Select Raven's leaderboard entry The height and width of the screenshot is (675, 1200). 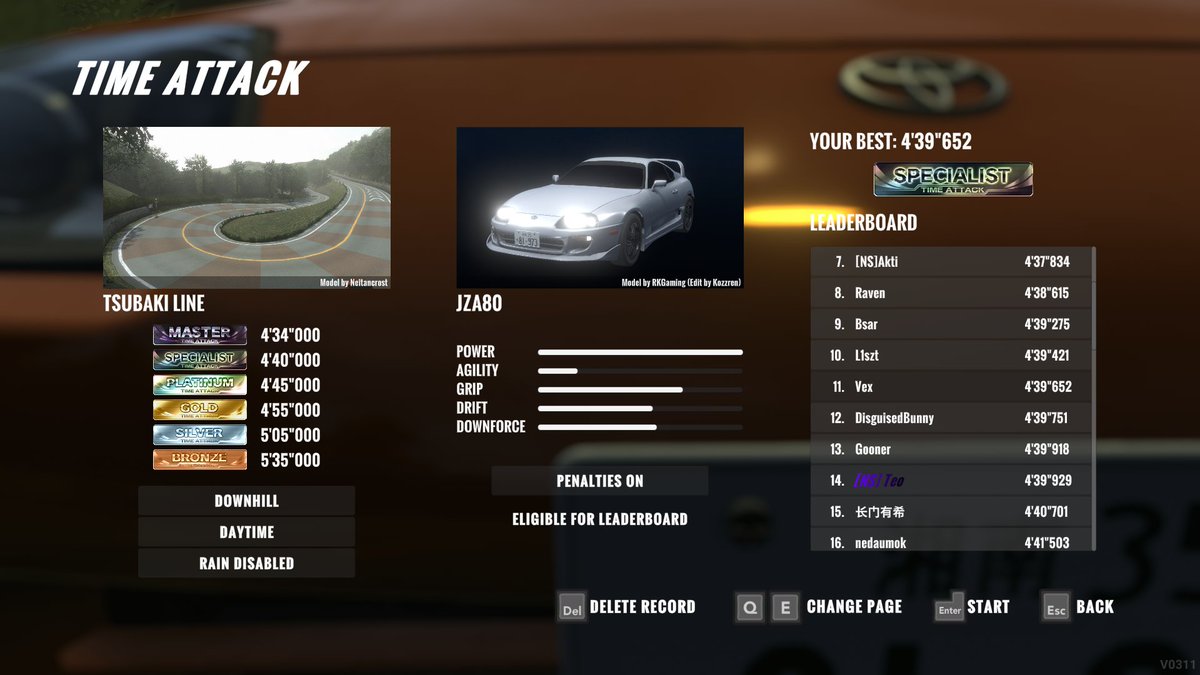[x=950, y=293]
